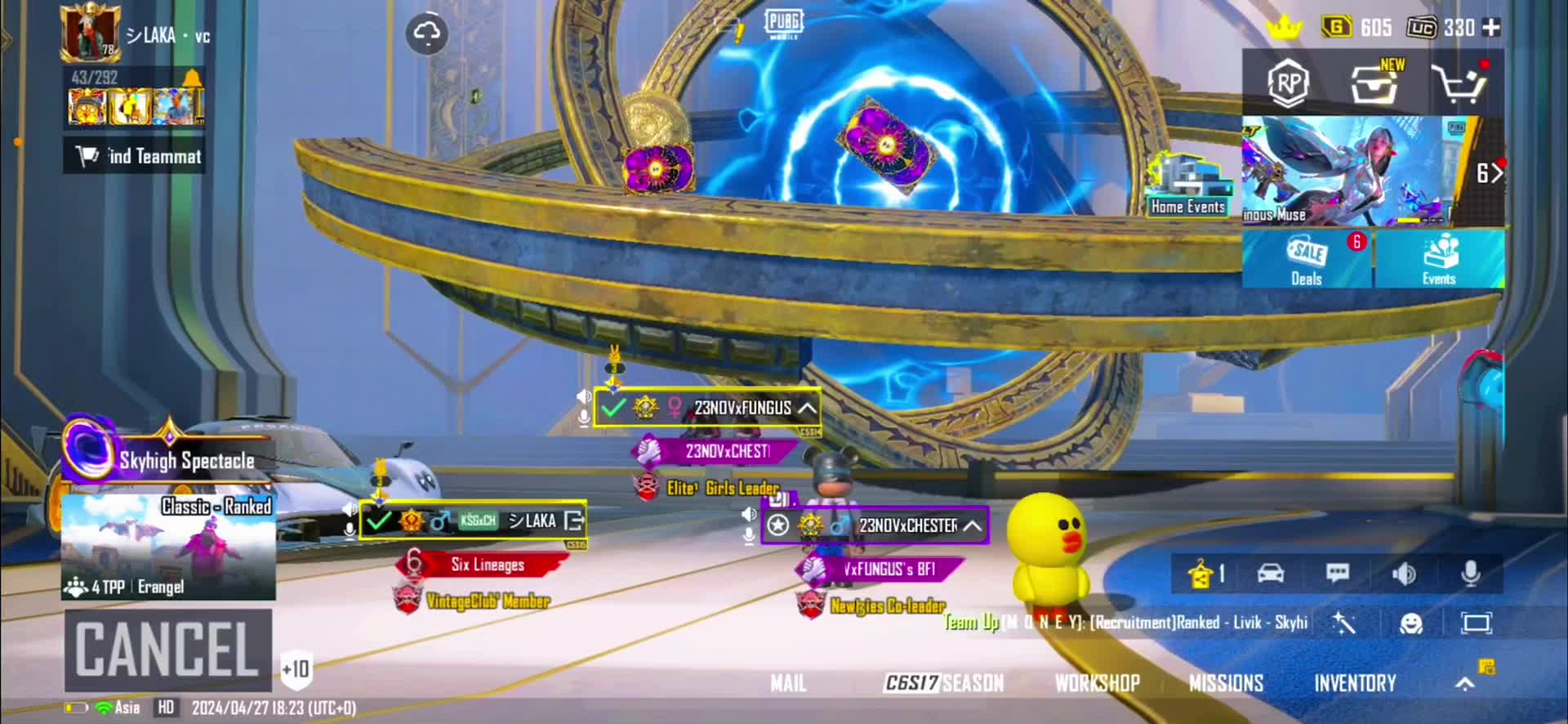Open the Deals sale panel
The width and height of the screenshot is (1568, 724).
[x=1307, y=259]
